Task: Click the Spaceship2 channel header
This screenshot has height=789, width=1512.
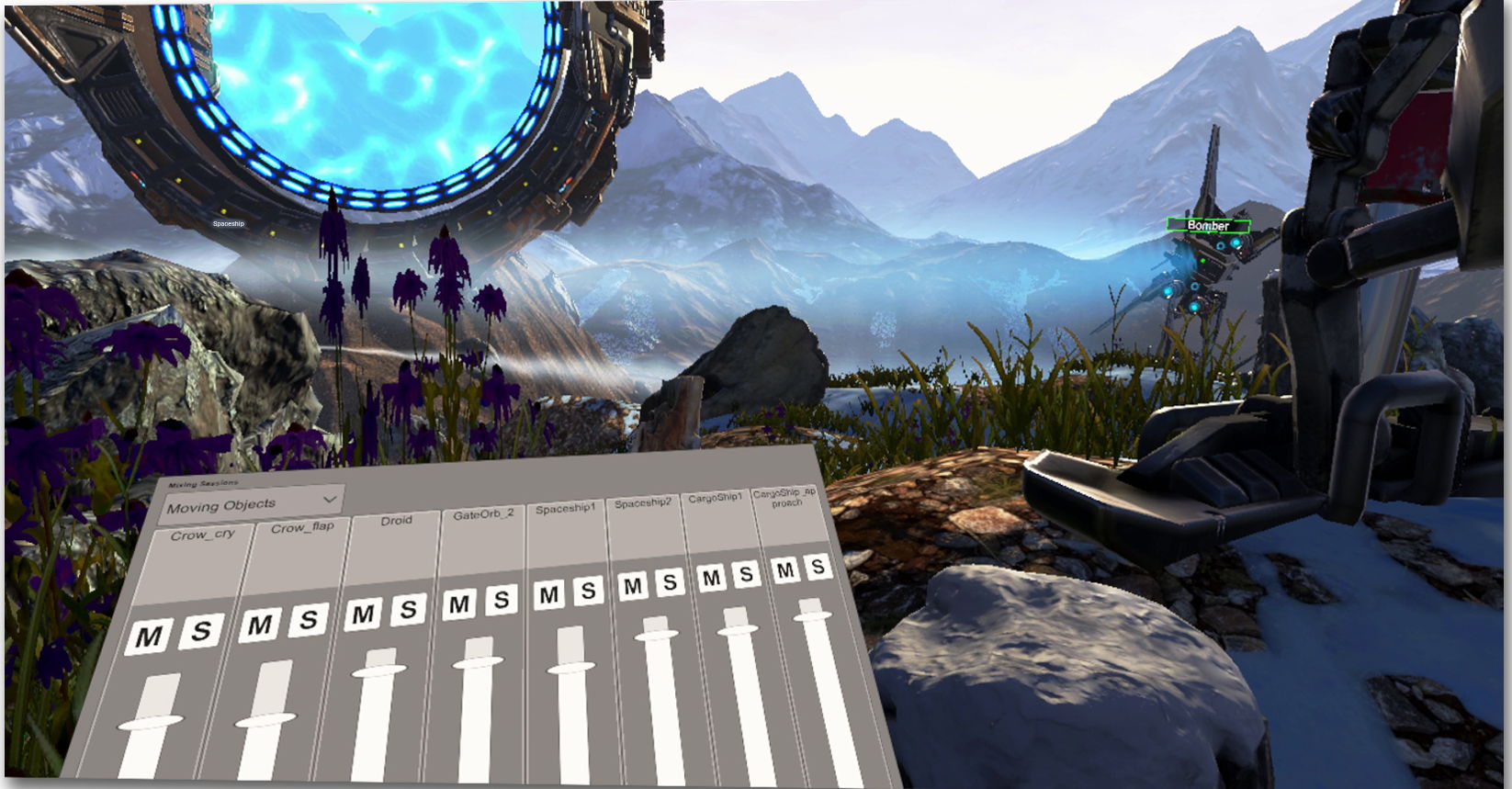Action: pos(643,502)
